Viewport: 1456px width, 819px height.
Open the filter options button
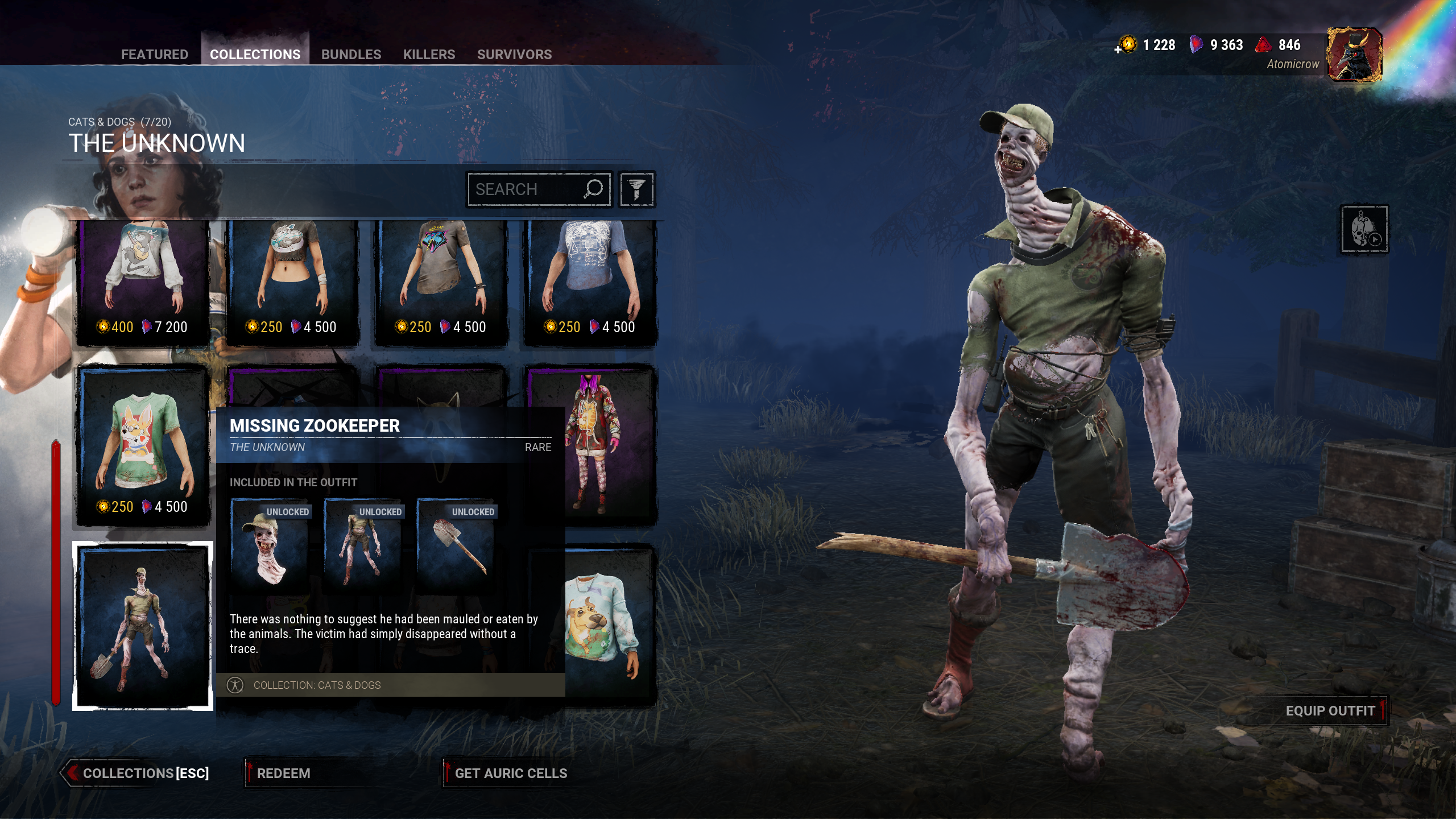pos(636,189)
